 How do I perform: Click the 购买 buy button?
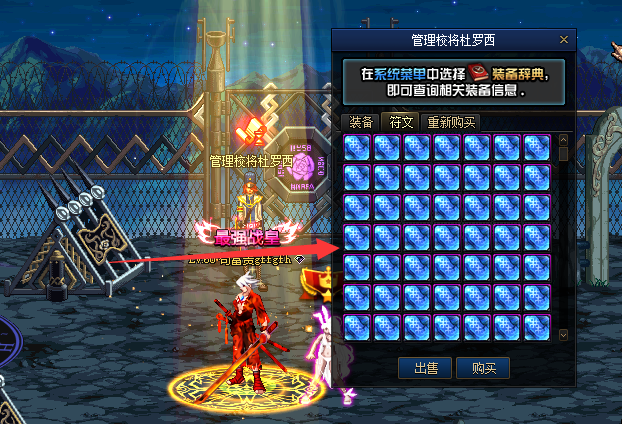click(x=483, y=368)
